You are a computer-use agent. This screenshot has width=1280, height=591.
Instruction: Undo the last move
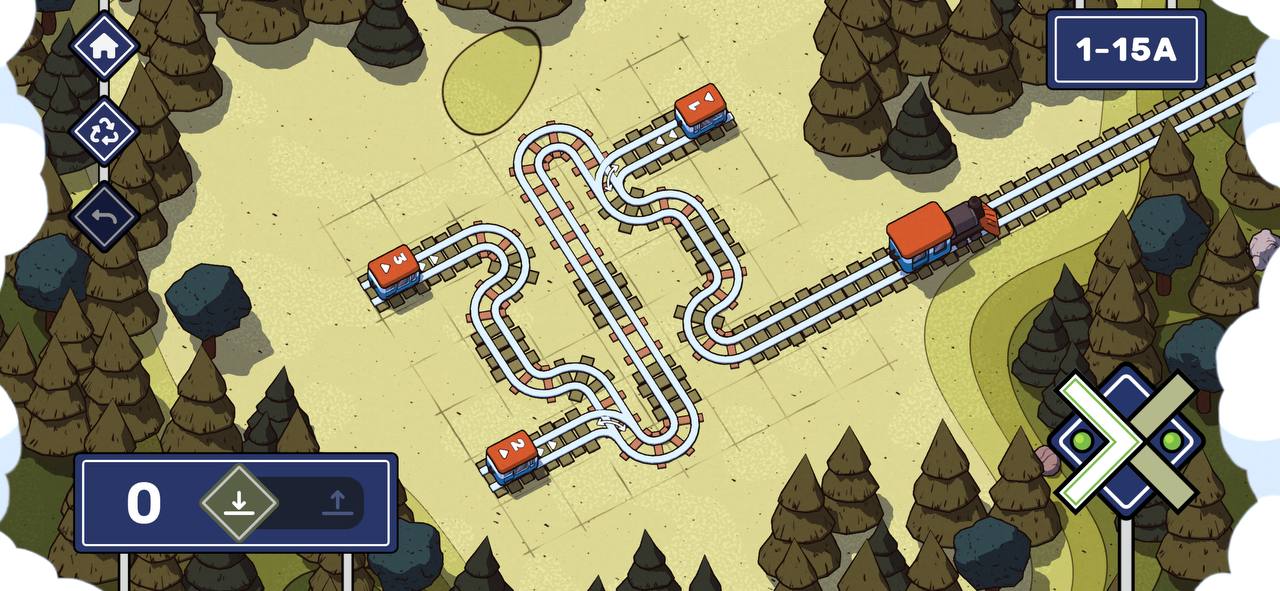[104, 216]
